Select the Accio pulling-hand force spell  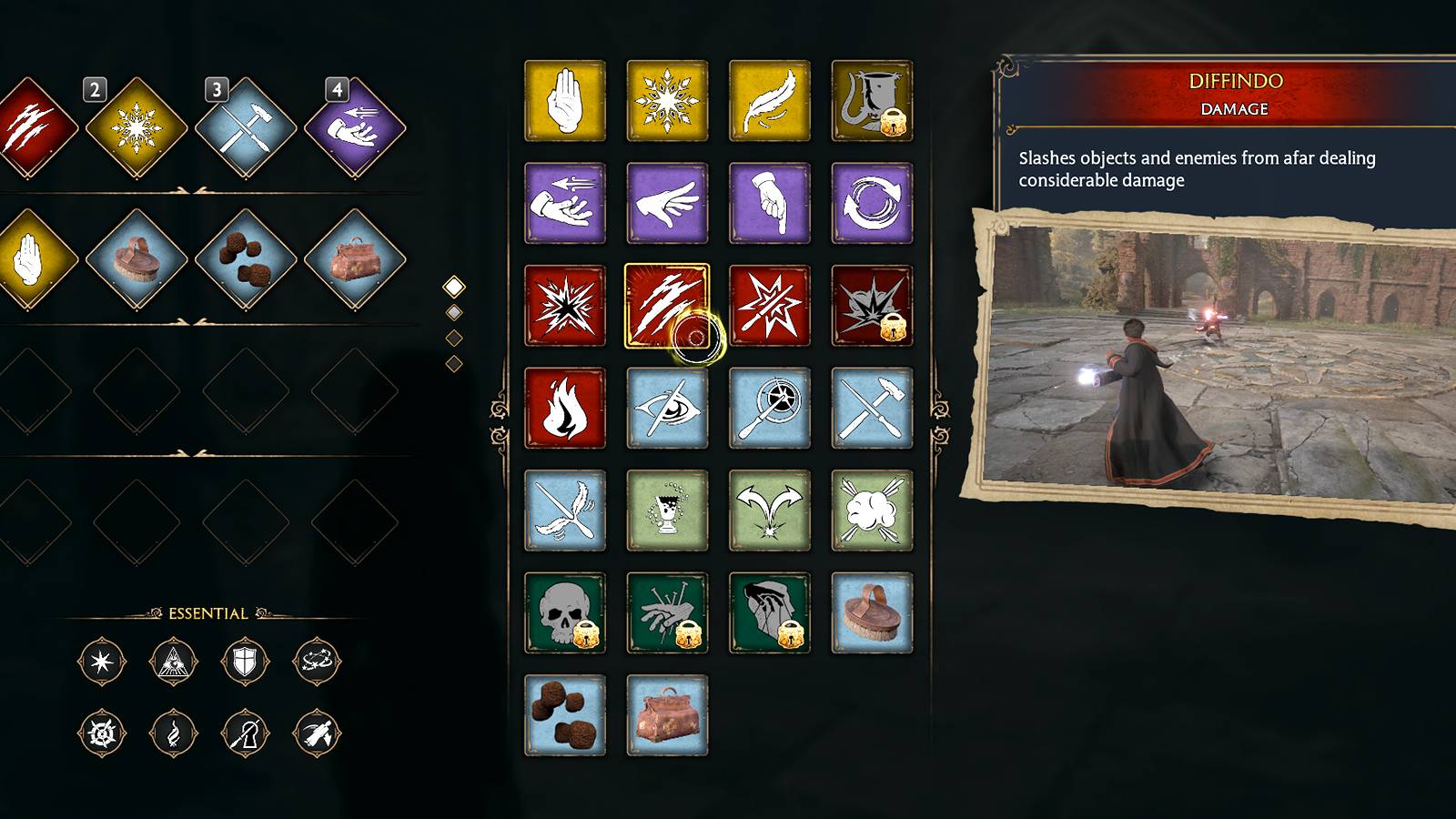[564, 203]
